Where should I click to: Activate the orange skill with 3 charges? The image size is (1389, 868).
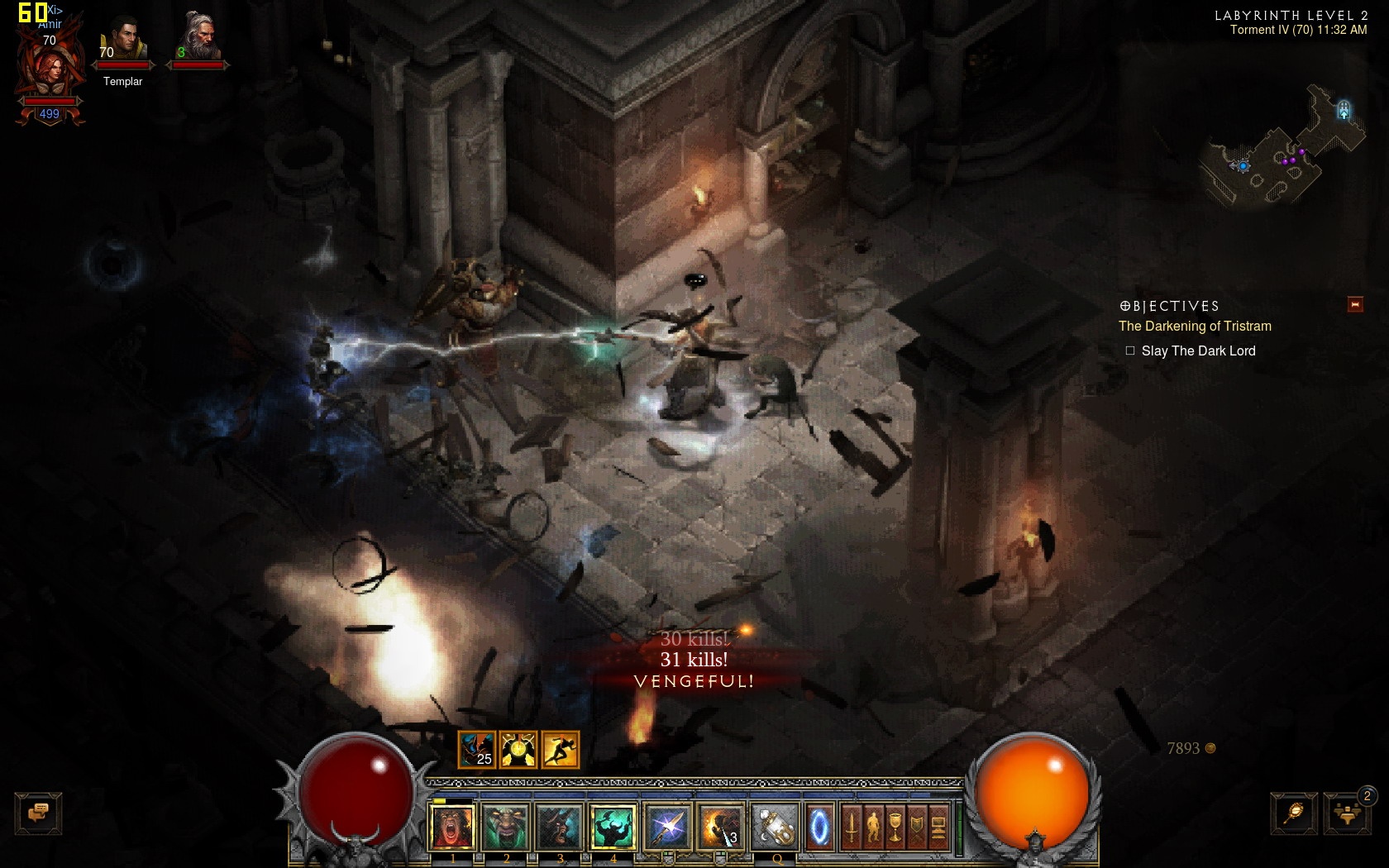pos(721,827)
